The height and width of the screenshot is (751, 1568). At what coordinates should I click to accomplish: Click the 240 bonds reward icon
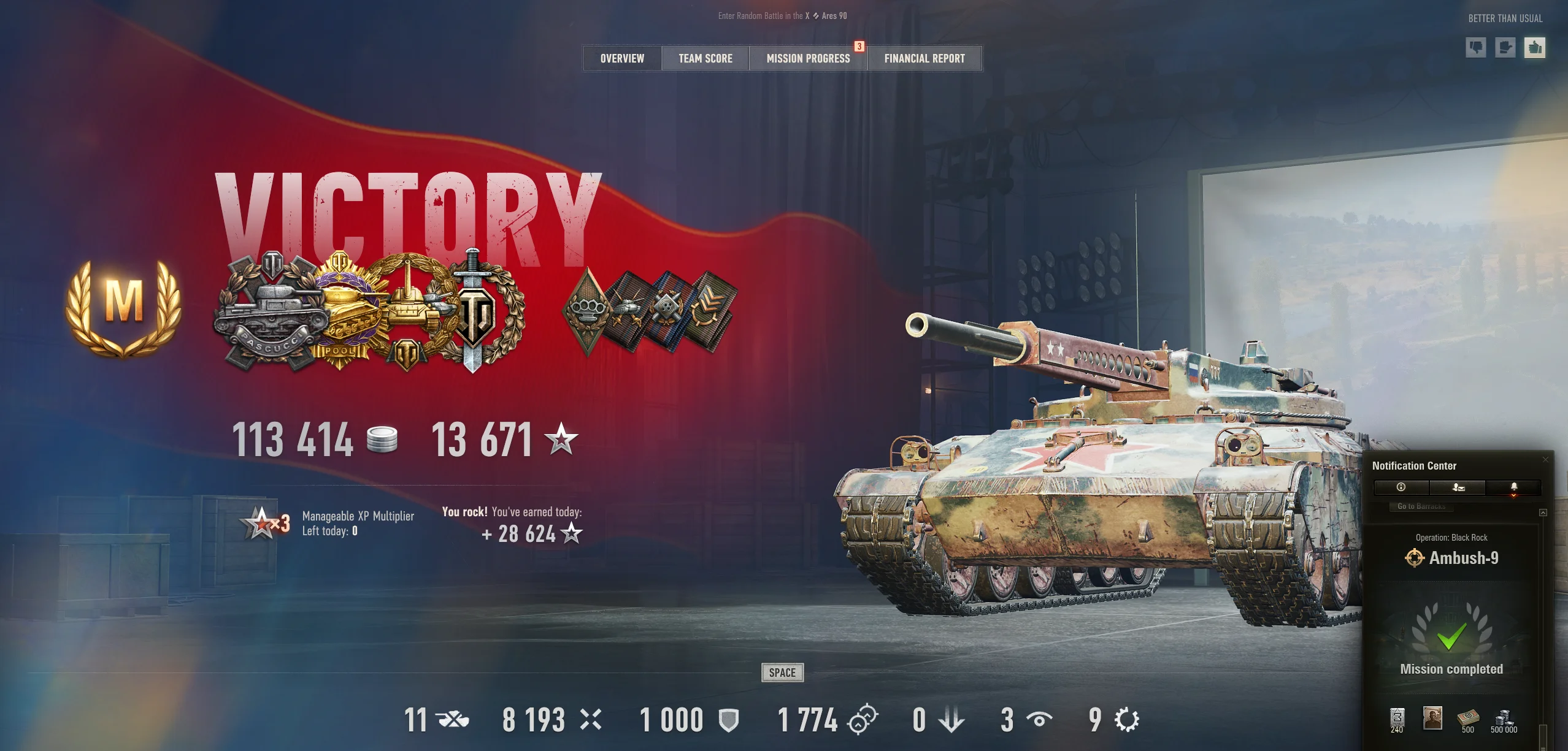click(1397, 719)
